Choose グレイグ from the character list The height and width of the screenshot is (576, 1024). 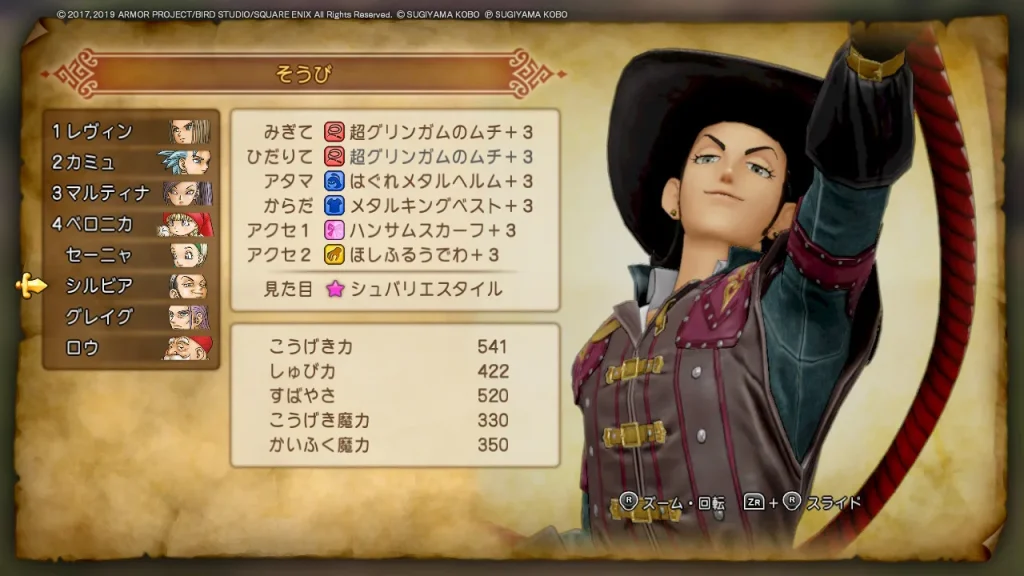130,317
